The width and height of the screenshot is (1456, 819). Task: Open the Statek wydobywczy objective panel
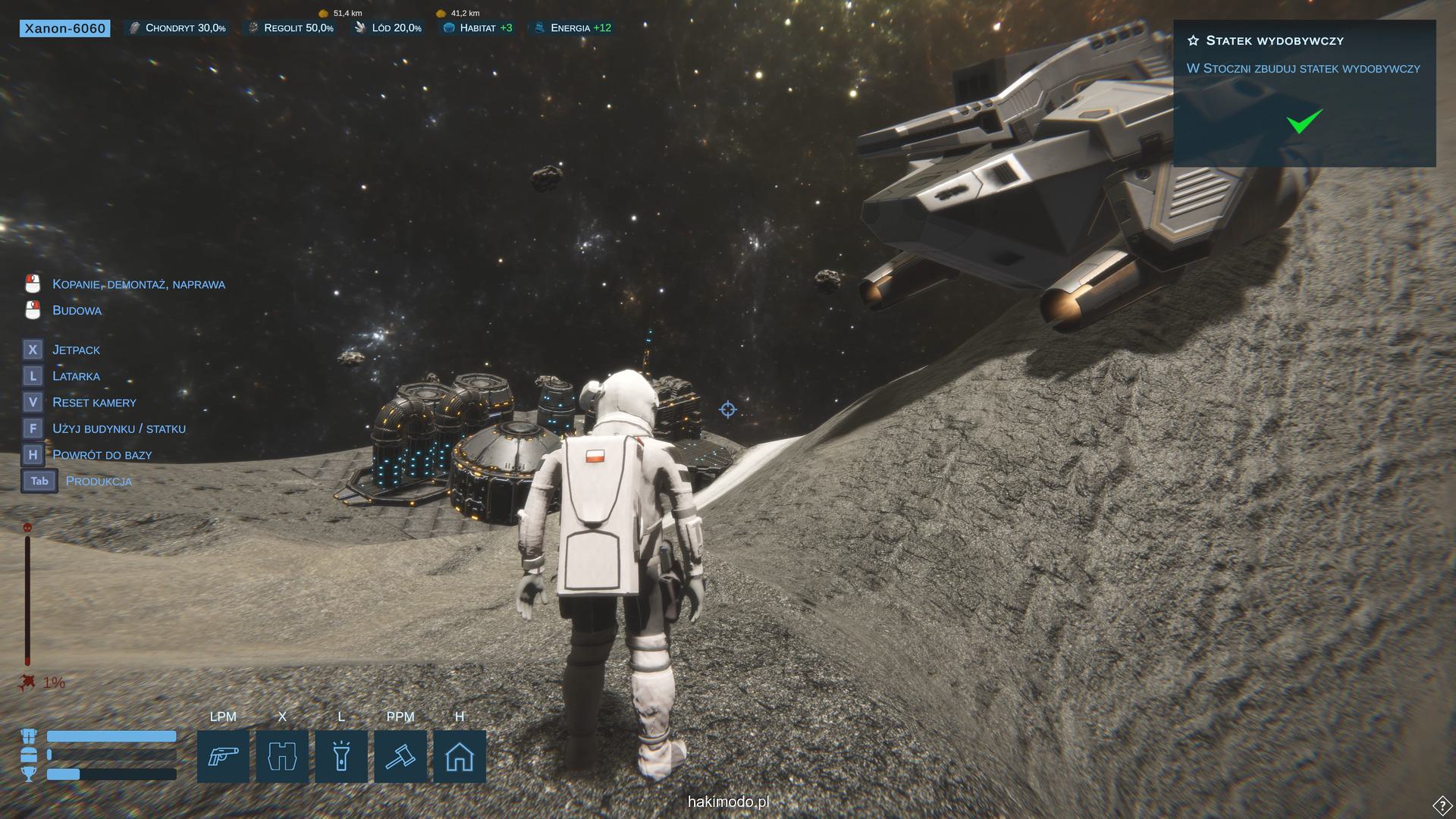point(1274,41)
